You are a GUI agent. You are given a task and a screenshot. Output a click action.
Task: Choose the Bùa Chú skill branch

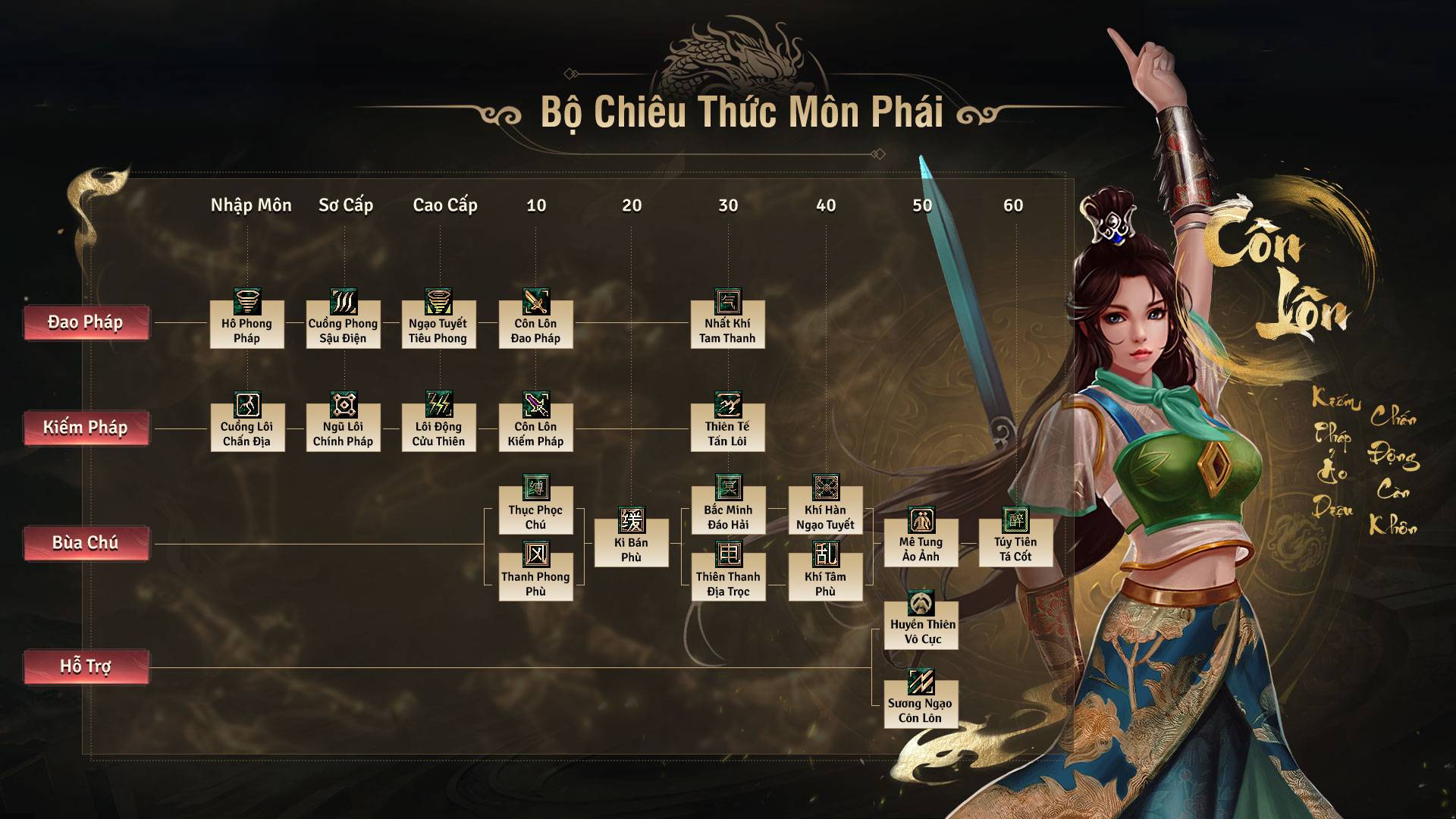tap(86, 543)
